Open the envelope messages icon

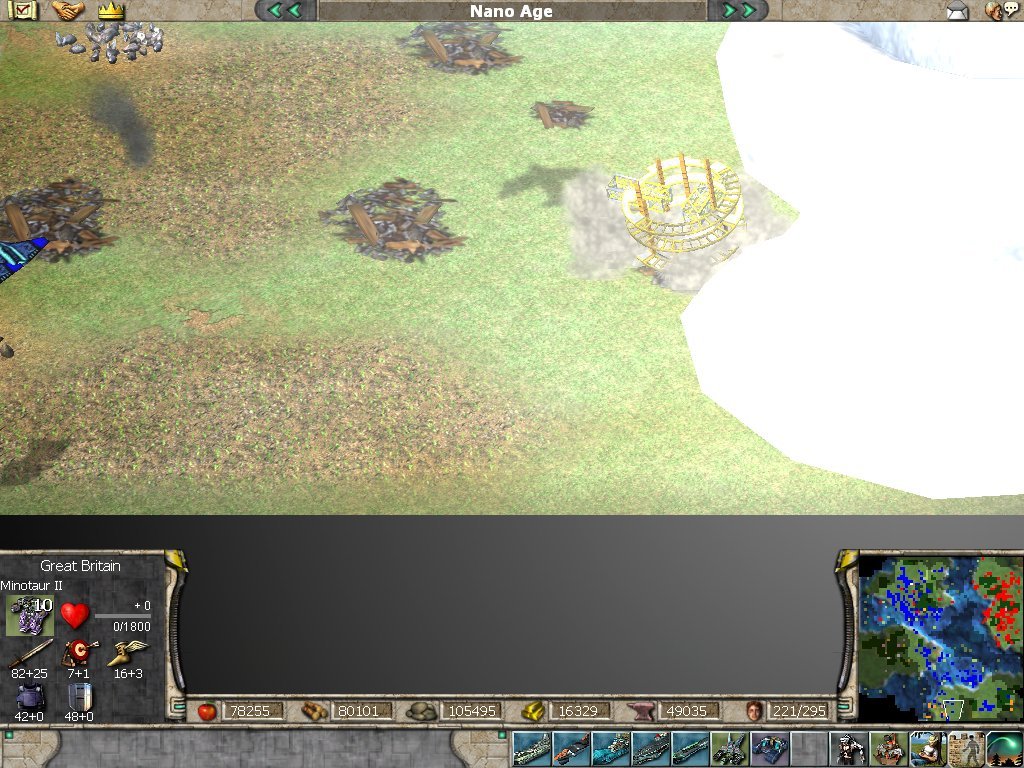pos(957,11)
